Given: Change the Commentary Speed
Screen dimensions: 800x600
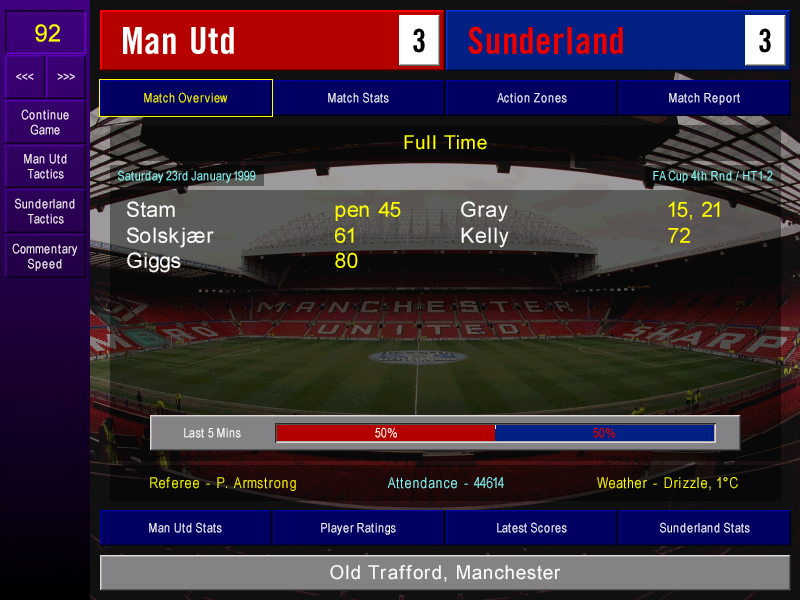Looking at the screenshot, I should coord(45,256).
